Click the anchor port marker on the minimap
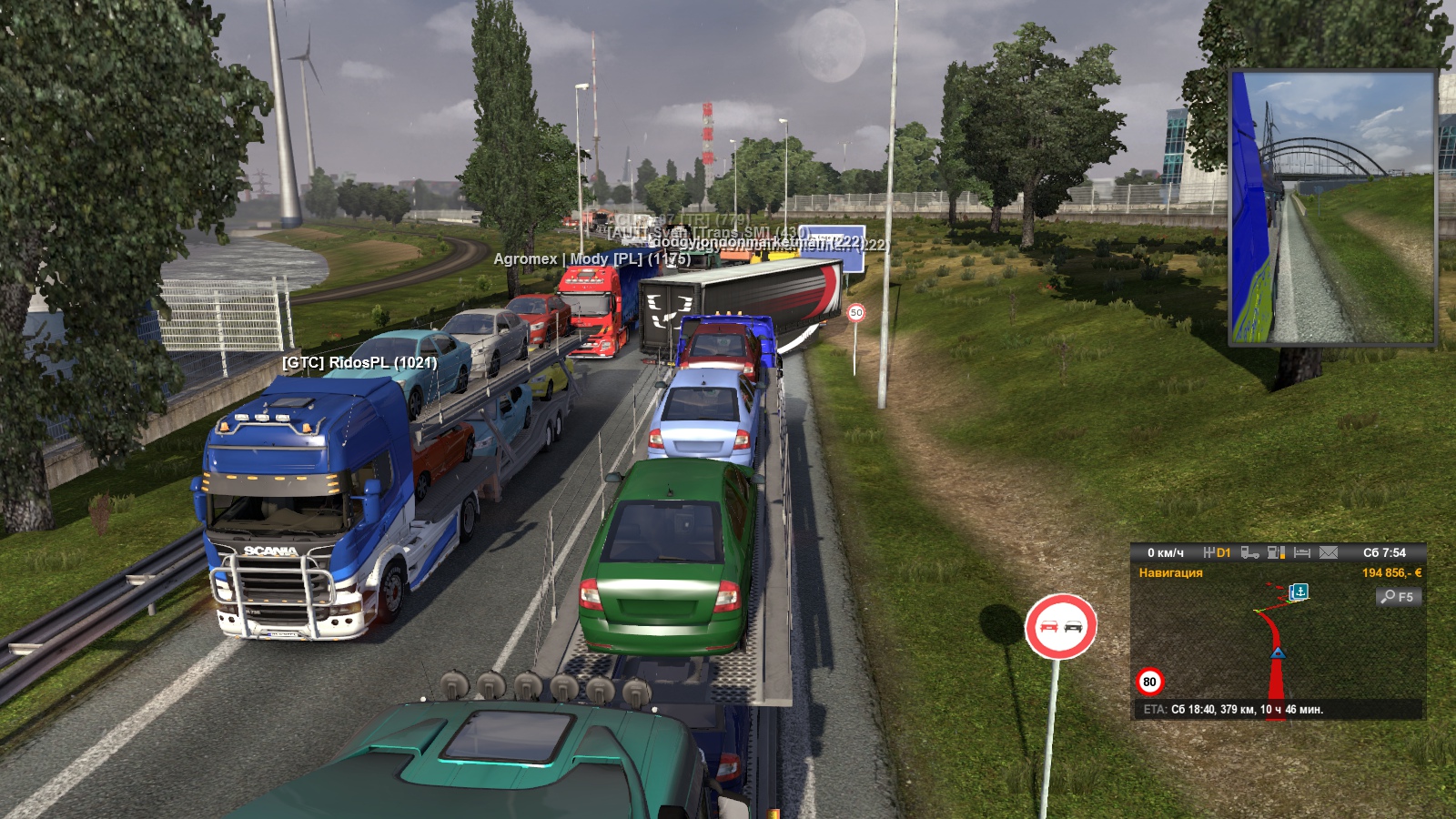This screenshot has height=819, width=1456. pos(1299,591)
